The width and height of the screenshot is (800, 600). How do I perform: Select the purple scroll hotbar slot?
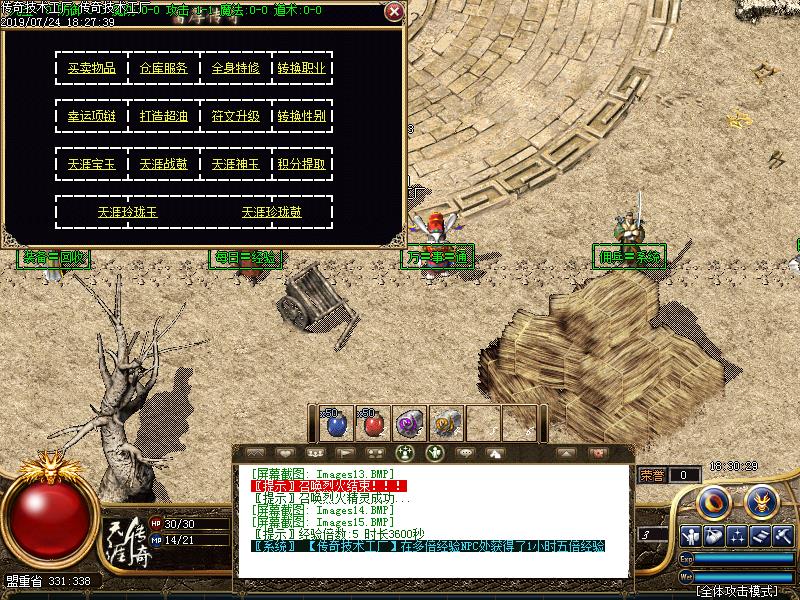tap(409, 424)
